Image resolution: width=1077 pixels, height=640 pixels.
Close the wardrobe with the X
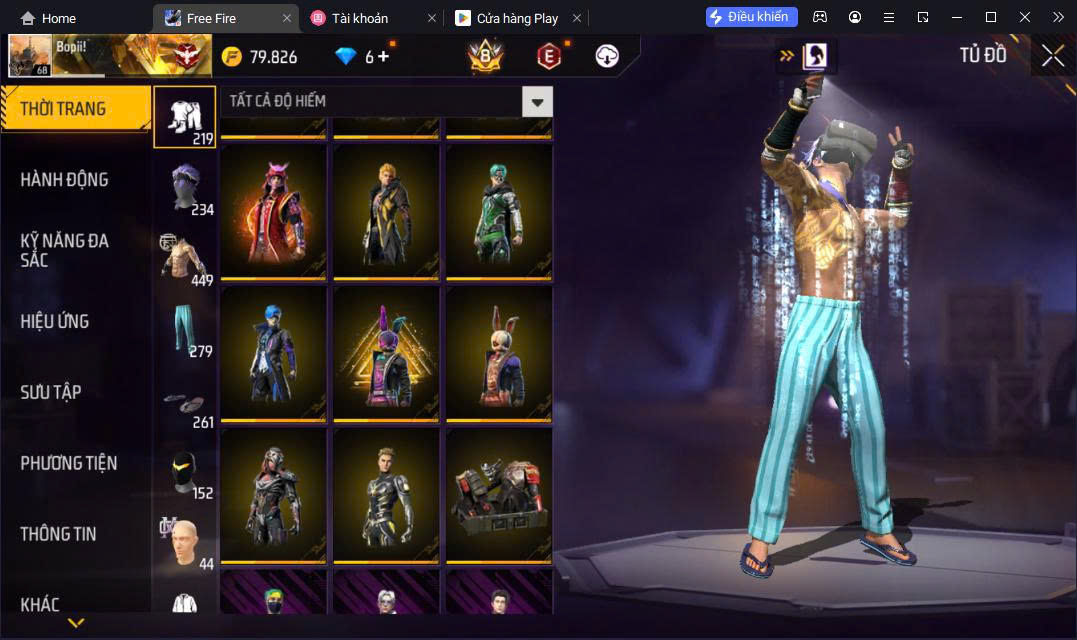[x=1052, y=56]
